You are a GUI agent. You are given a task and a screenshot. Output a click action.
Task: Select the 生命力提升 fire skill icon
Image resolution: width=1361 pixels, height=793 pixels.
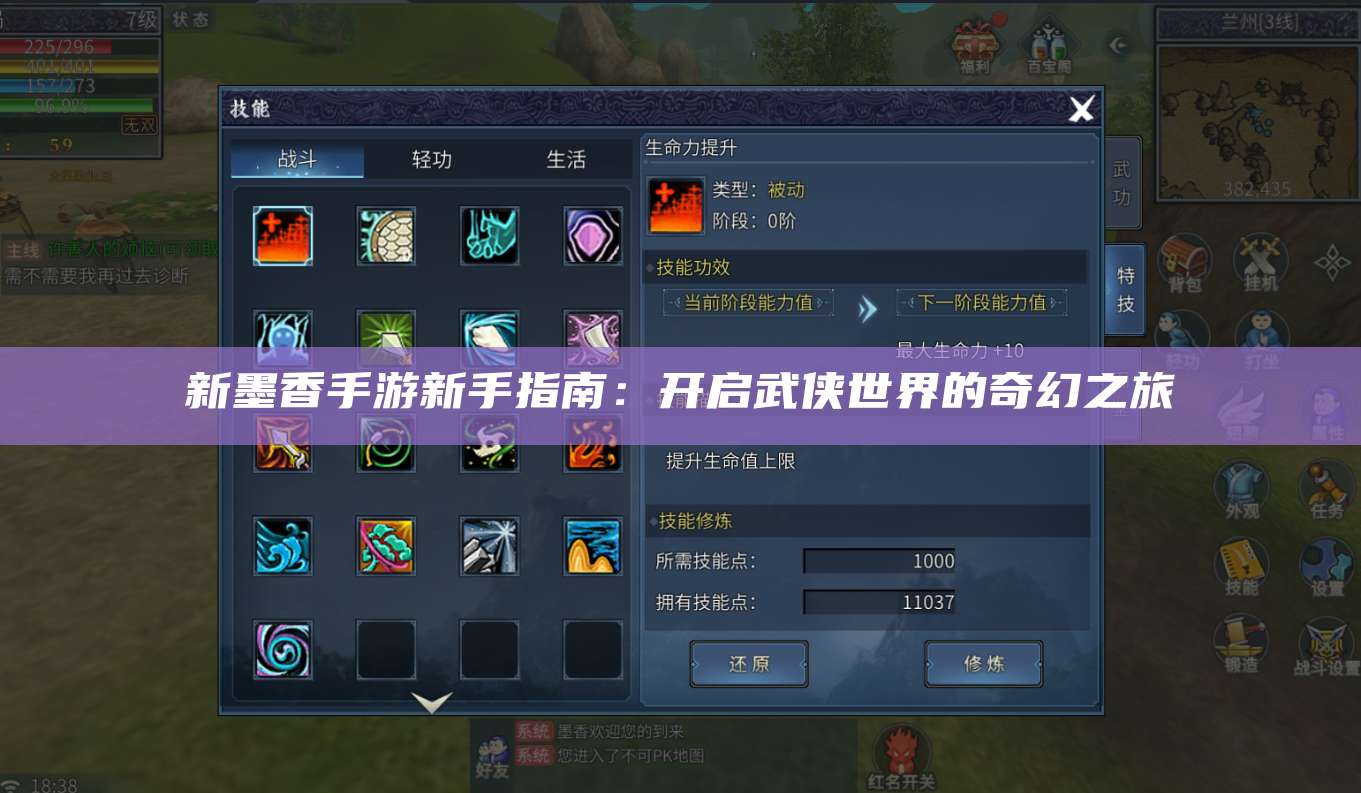click(x=282, y=236)
